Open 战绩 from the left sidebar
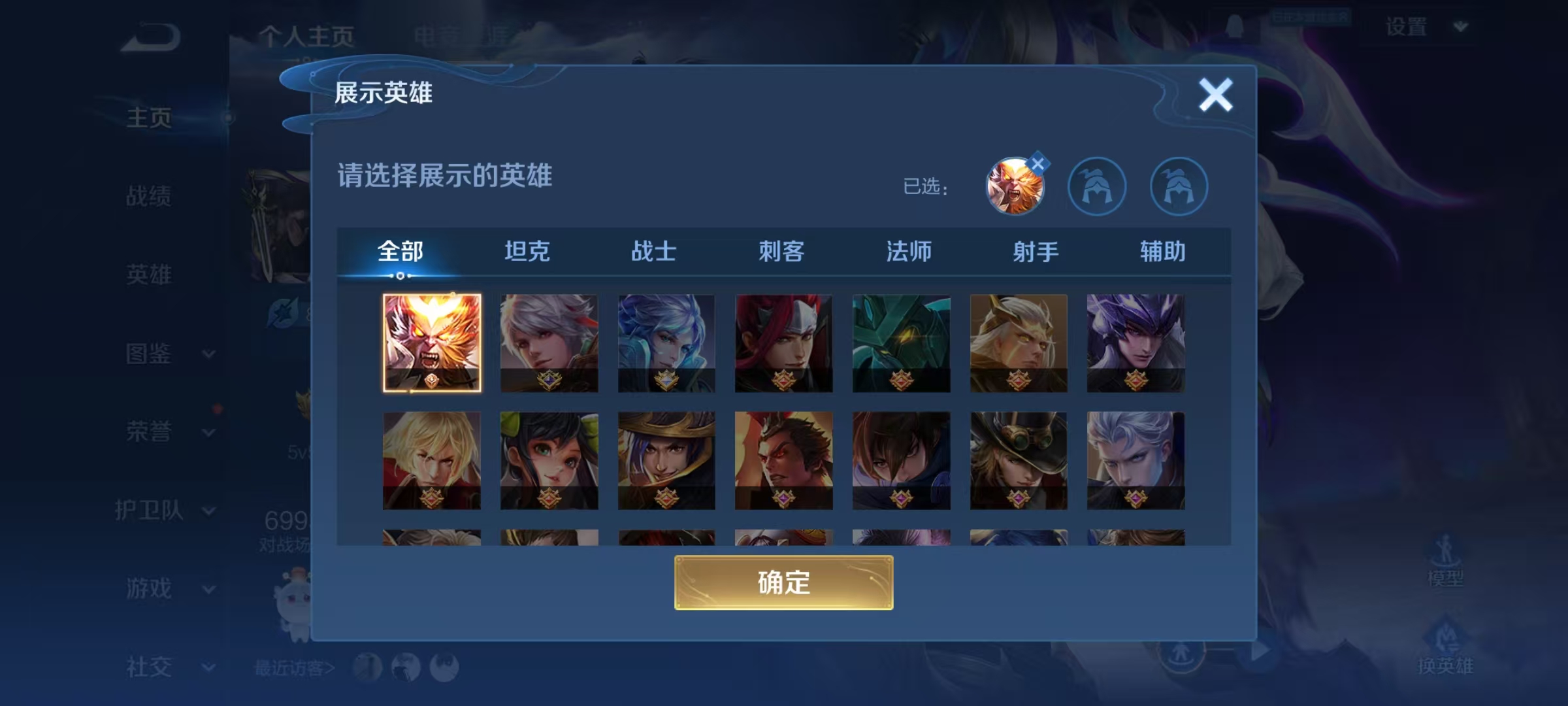Viewport: 1568px width, 706px height. coord(148,197)
